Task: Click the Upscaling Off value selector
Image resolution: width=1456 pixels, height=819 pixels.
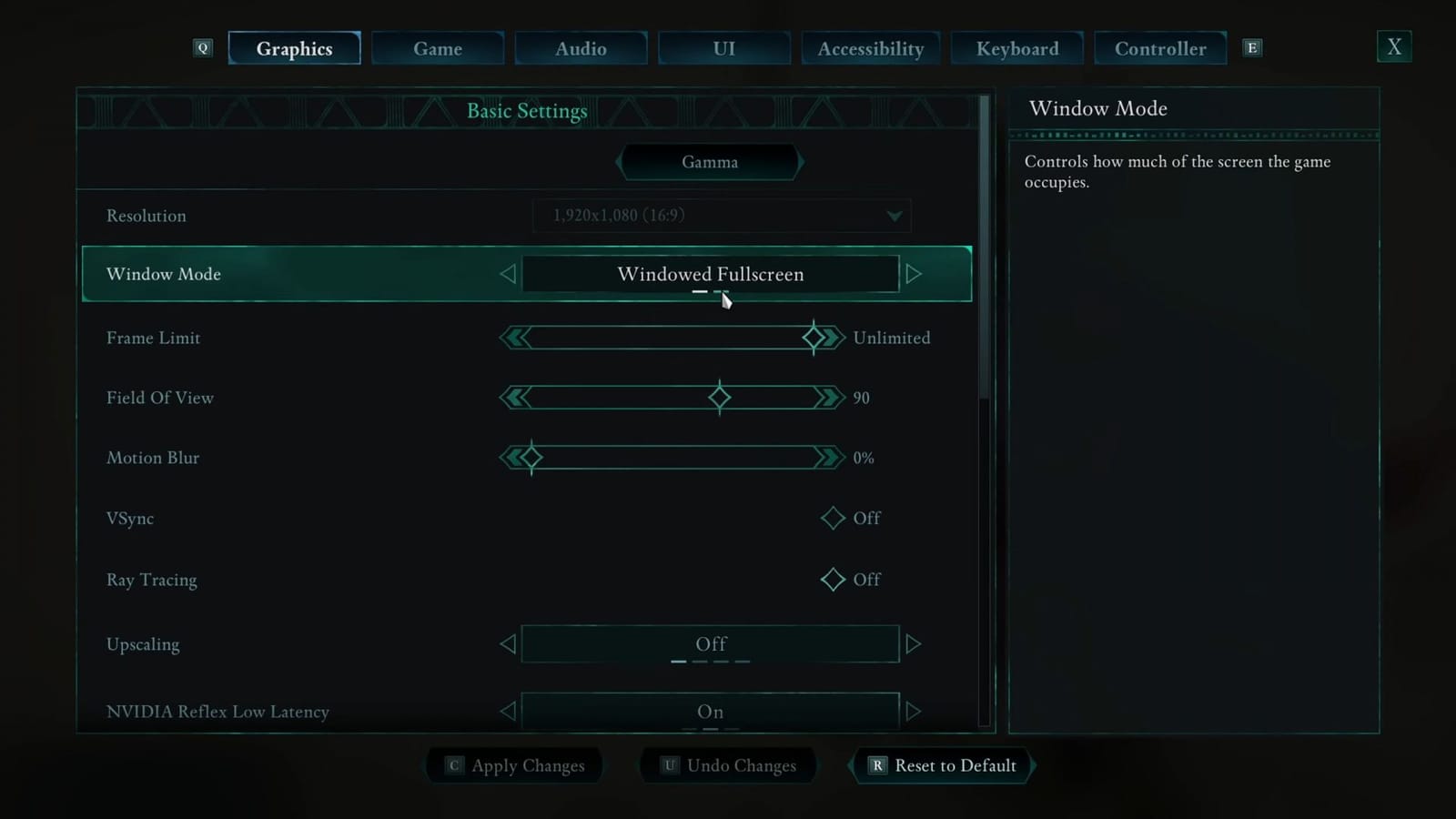Action: click(711, 643)
